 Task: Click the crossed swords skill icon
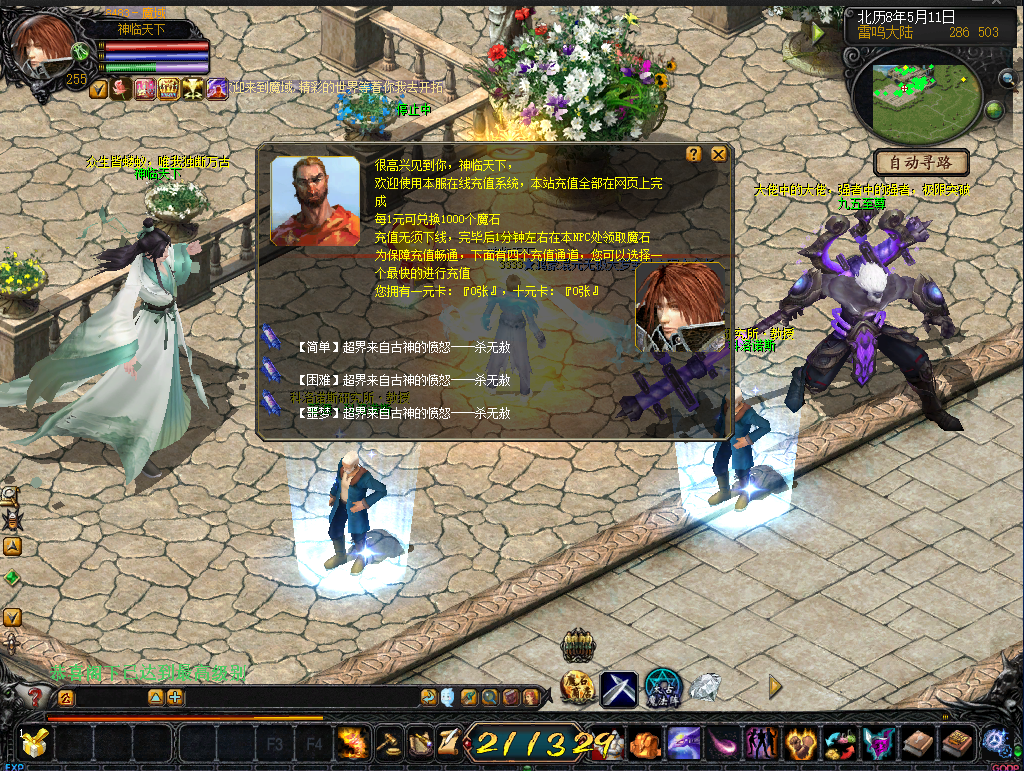click(619, 688)
